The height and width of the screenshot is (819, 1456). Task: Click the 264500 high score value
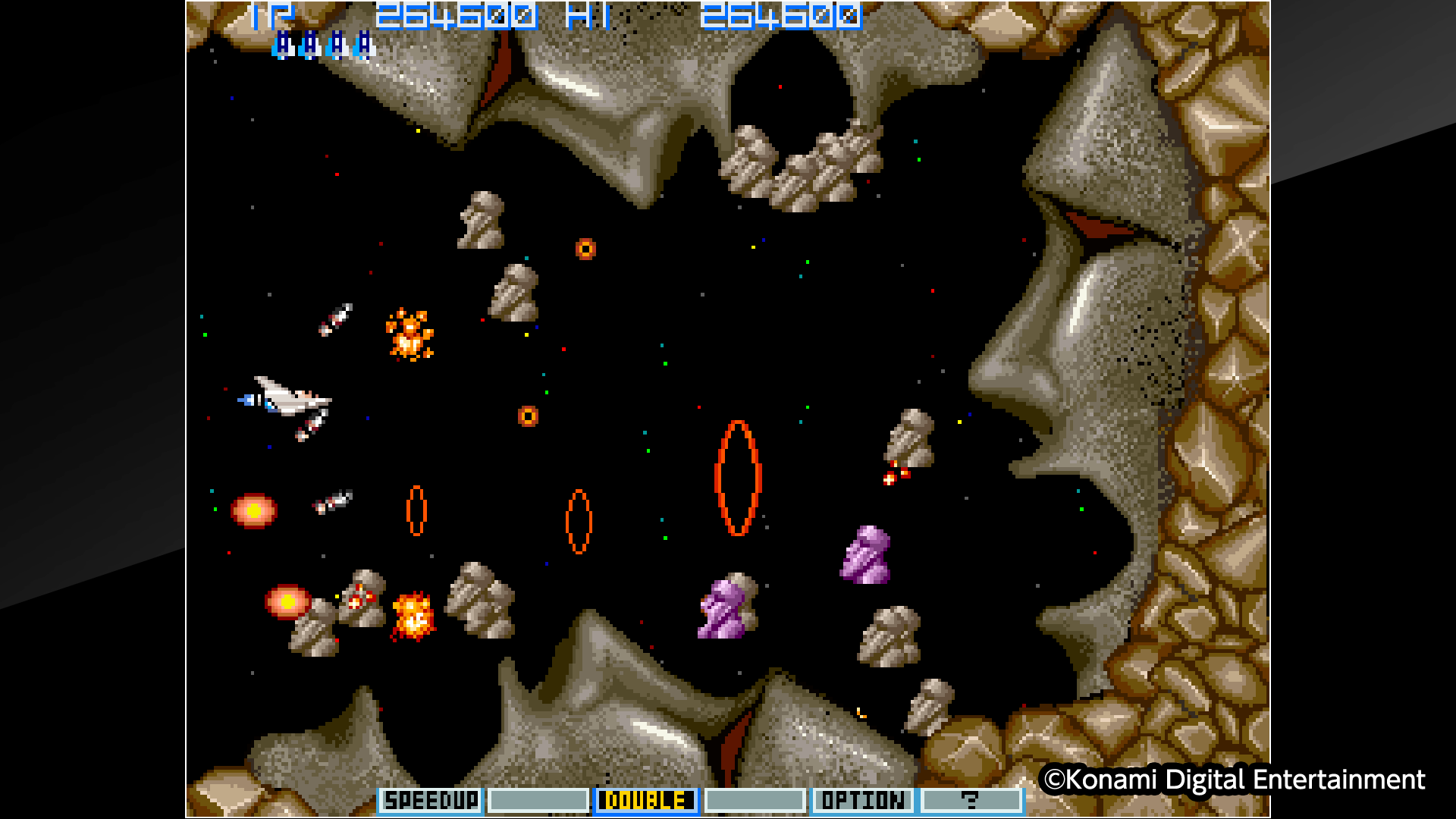(x=781, y=15)
